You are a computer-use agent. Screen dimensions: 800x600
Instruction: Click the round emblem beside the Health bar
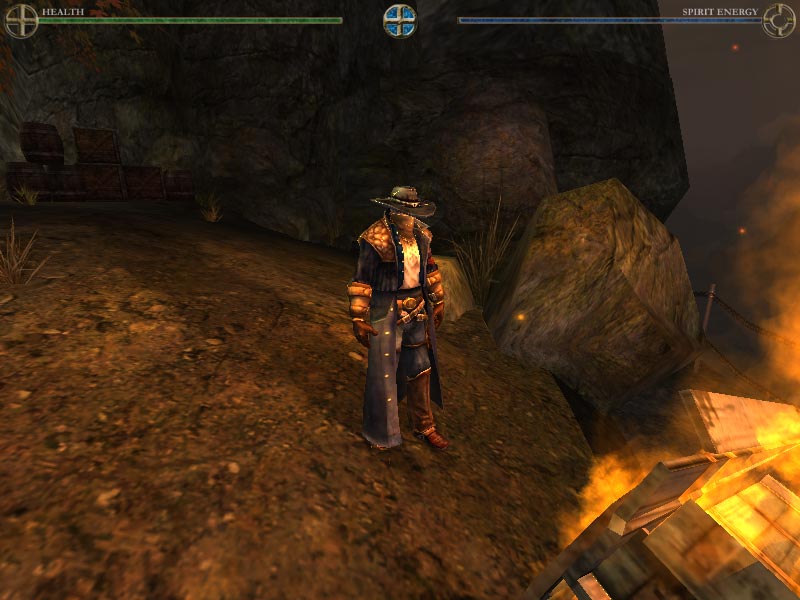21,20
